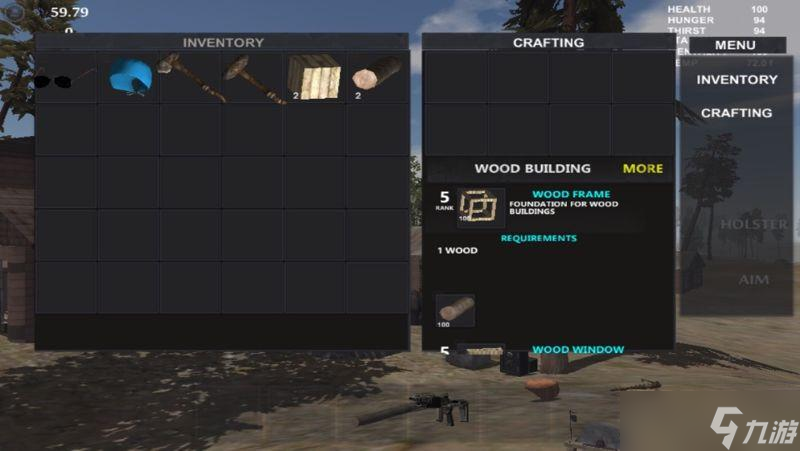Image resolution: width=800 pixels, height=451 pixels.
Task: Choose the stone hatchet in inventory
Action: (x=191, y=77)
